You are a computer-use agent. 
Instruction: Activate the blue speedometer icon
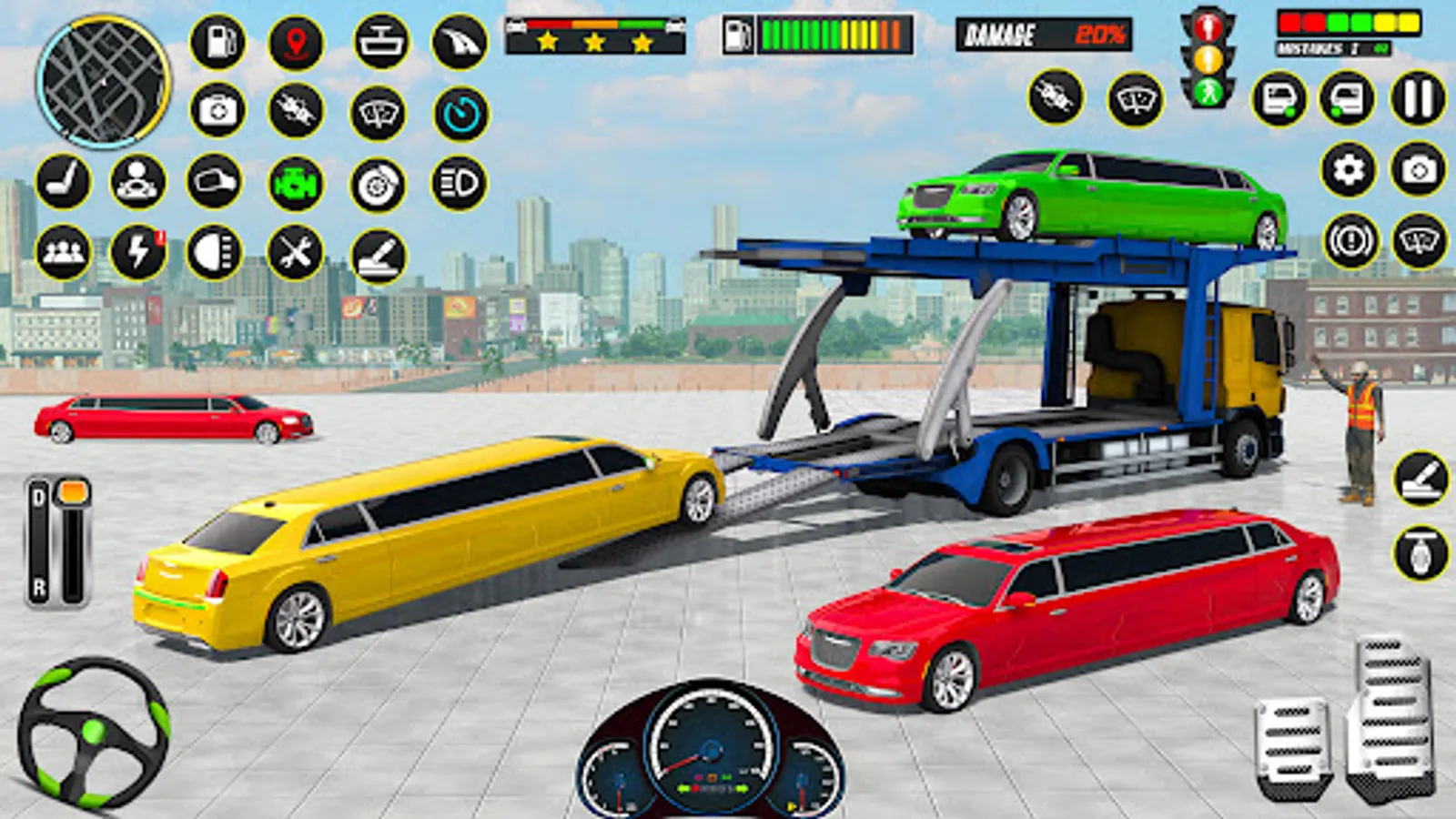460,114
